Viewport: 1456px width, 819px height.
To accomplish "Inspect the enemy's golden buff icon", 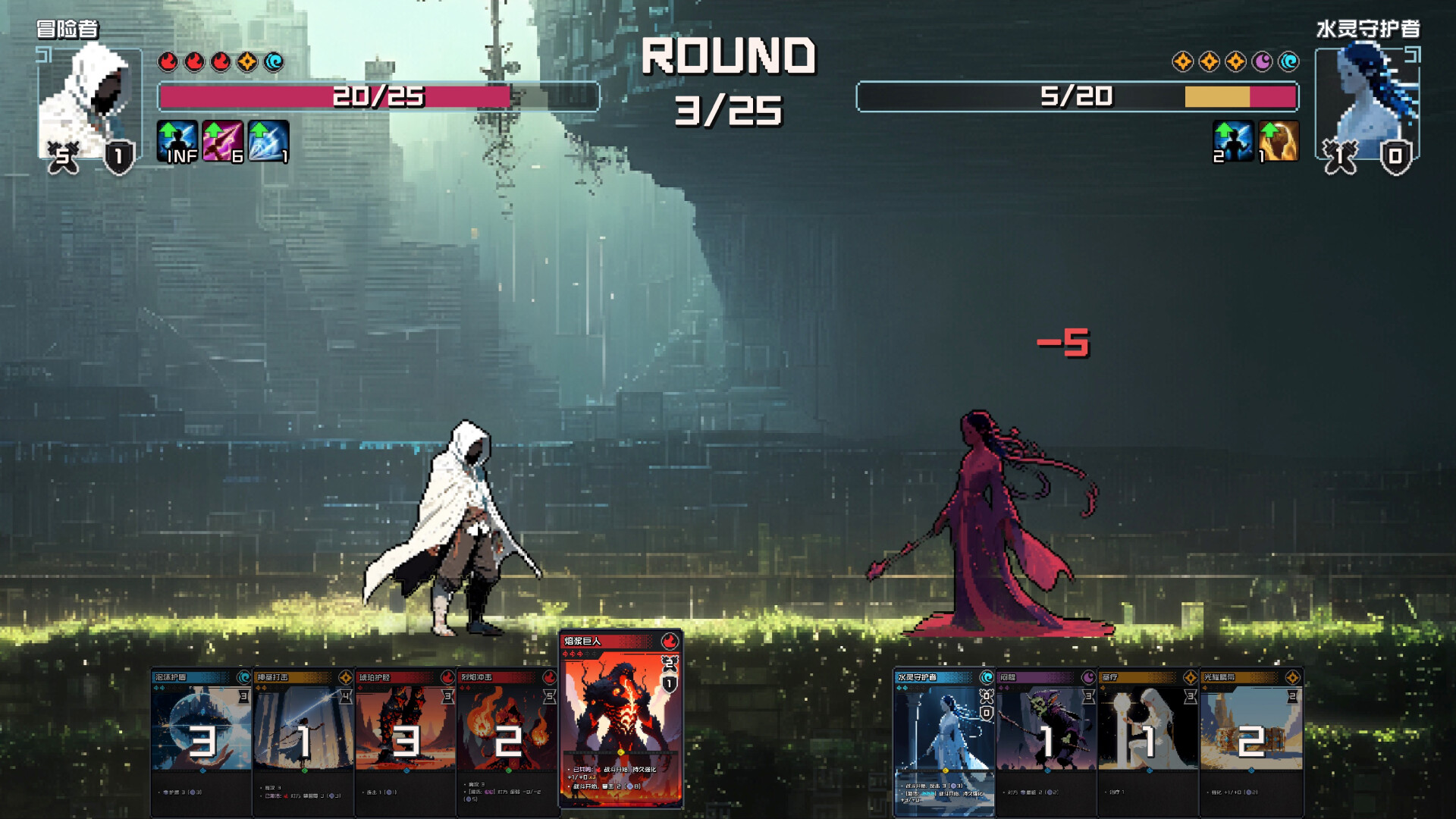I will point(1279,141).
